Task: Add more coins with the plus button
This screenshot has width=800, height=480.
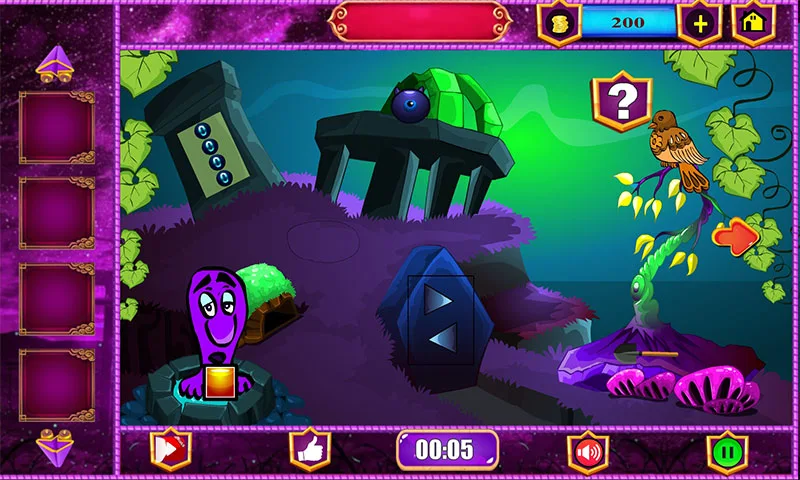Action: 699,23
